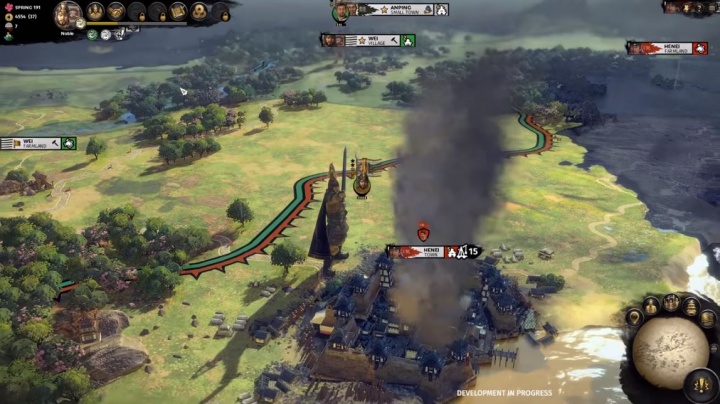Click the end turn button with exclamation mark
This screenshot has width=720, height=404.
[x=701, y=383]
